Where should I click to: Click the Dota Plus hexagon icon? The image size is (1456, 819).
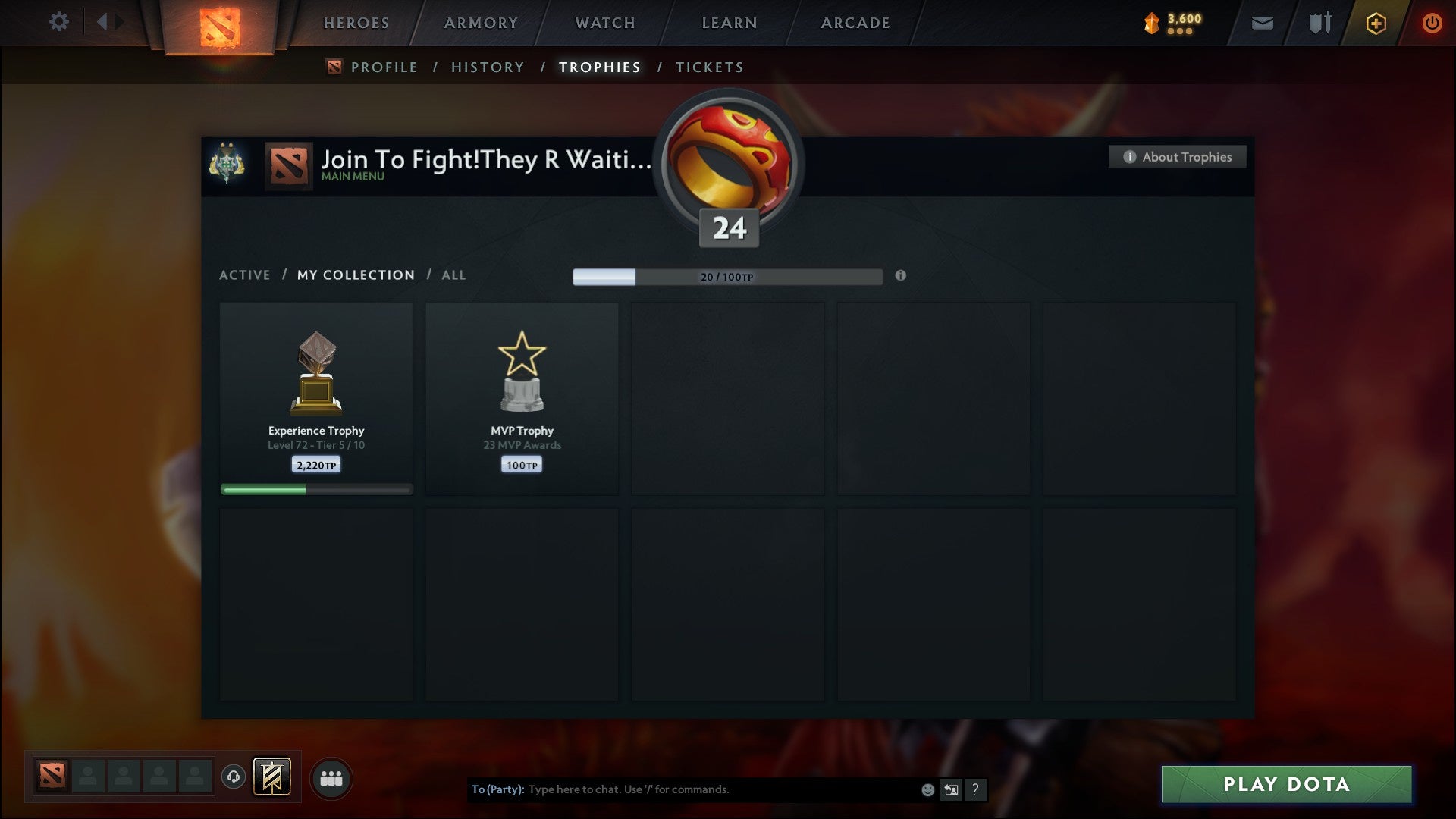click(x=1375, y=23)
